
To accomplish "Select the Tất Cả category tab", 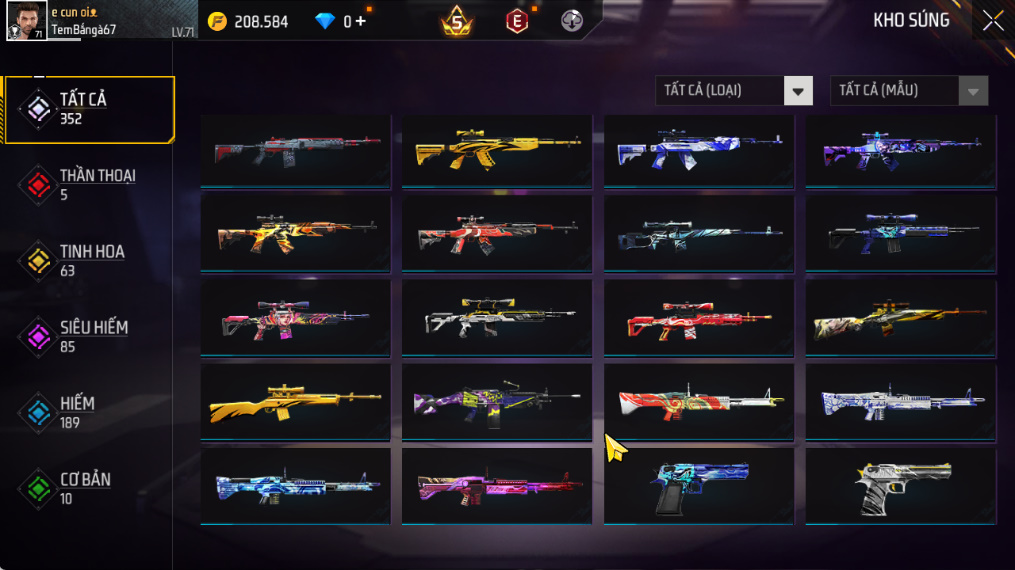I will [88, 108].
